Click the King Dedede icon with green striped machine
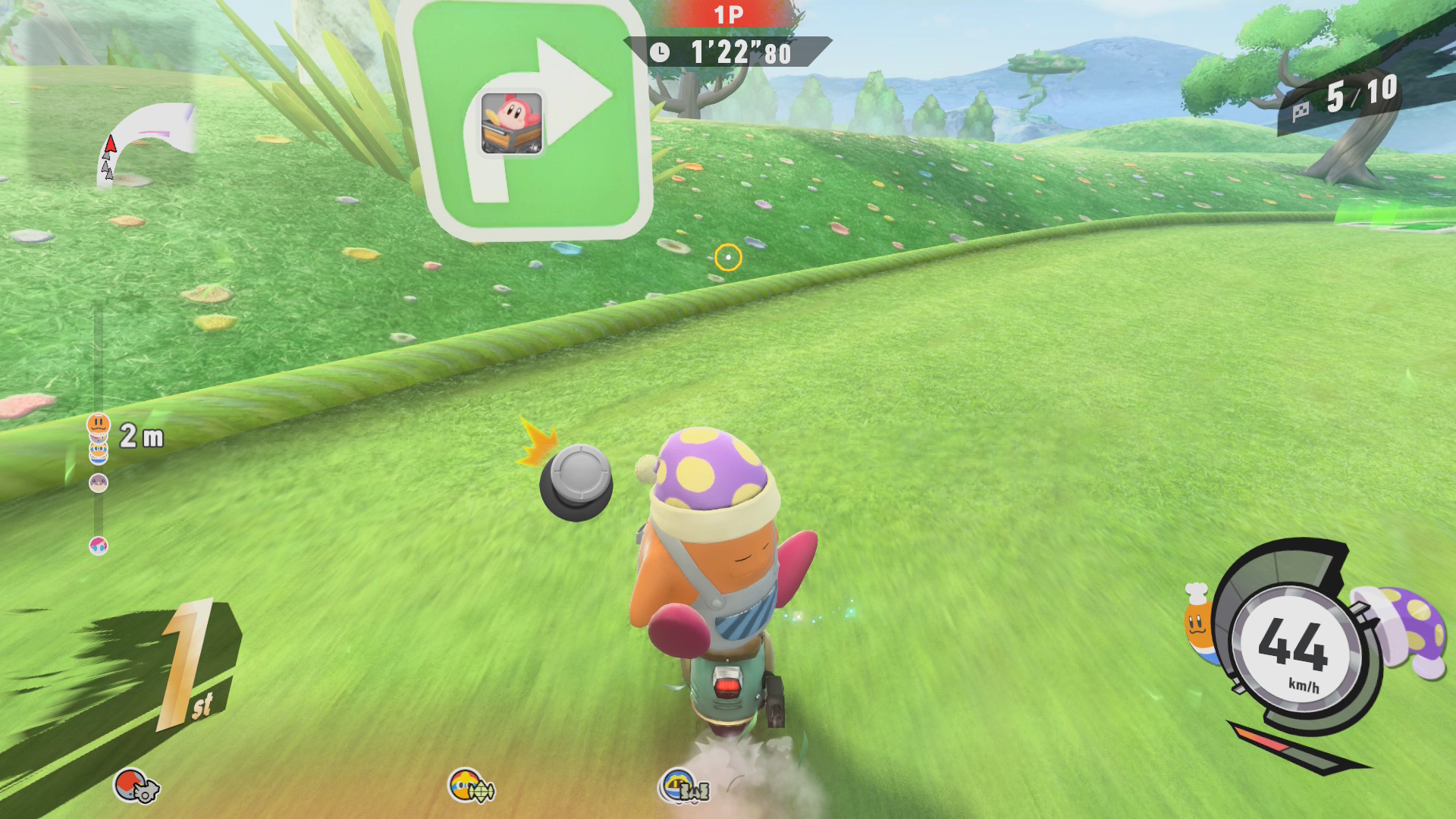Screen dimensions: 1456x819 point(472,786)
